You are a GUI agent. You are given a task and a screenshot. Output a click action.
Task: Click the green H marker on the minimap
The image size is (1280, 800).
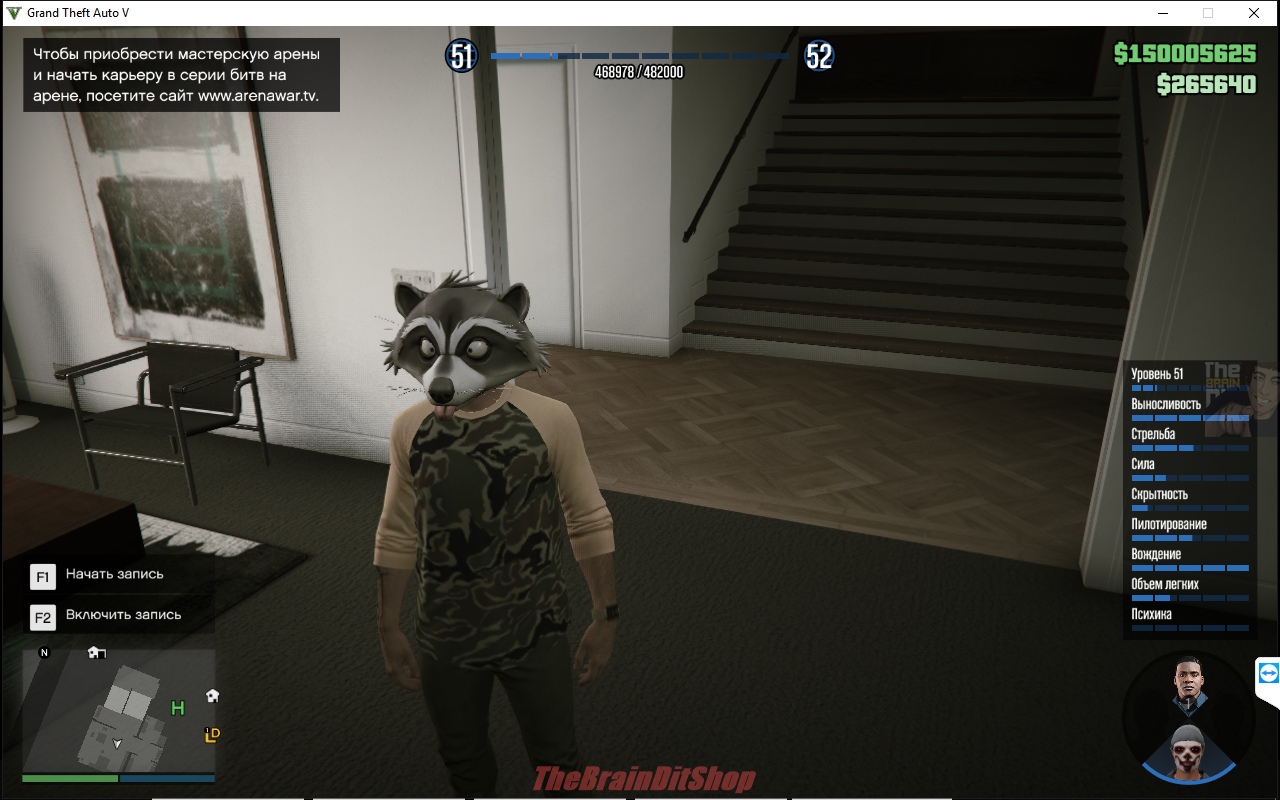178,709
